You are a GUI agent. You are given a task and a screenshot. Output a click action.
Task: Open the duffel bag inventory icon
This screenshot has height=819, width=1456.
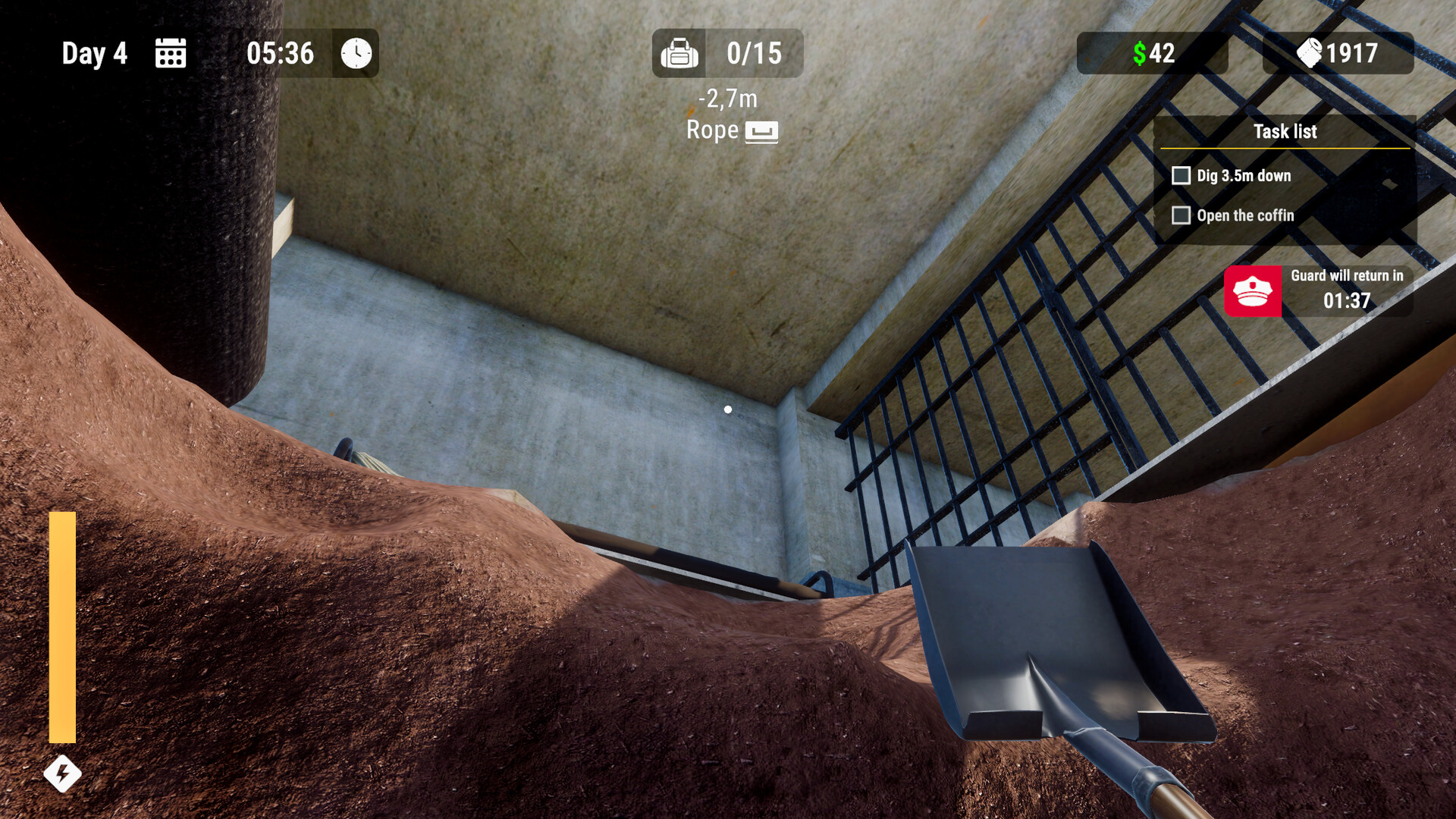pyautogui.click(x=680, y=53)
